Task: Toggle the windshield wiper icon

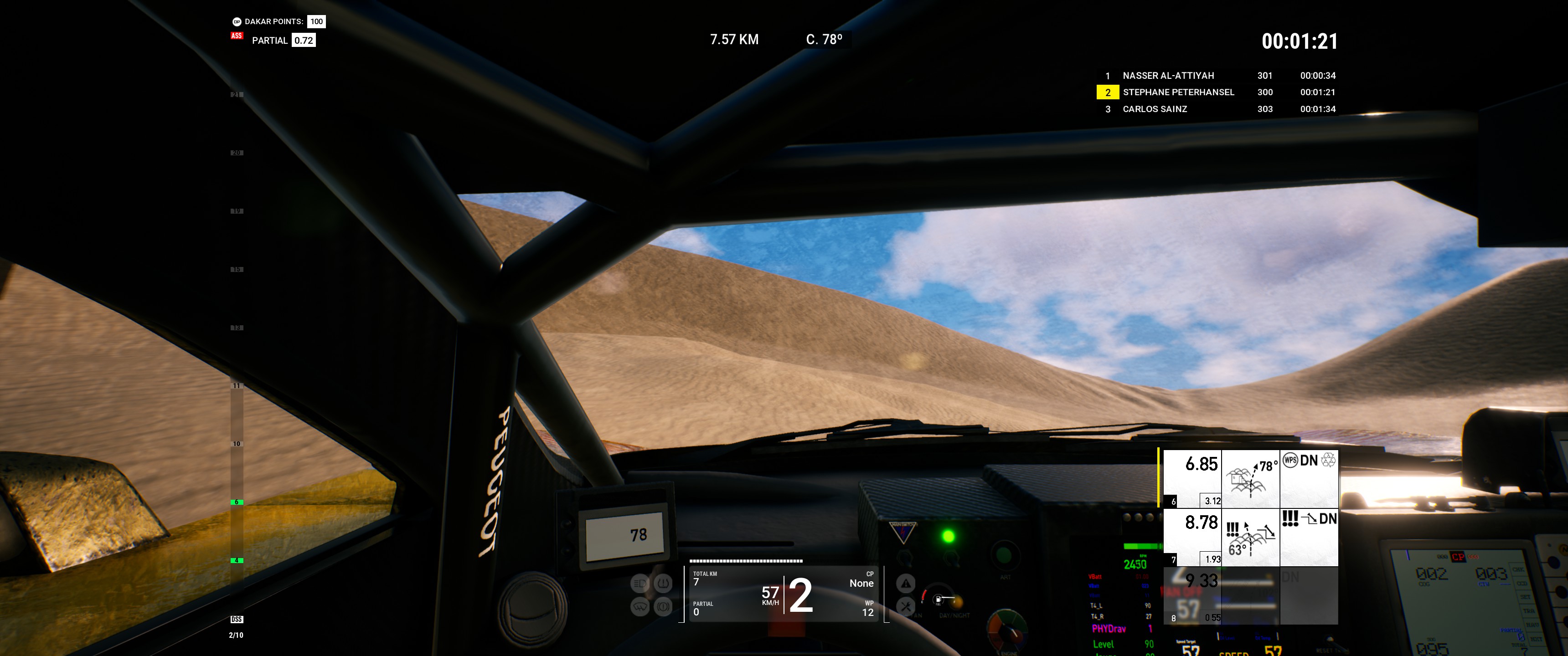Action: (x=640, y=607)
